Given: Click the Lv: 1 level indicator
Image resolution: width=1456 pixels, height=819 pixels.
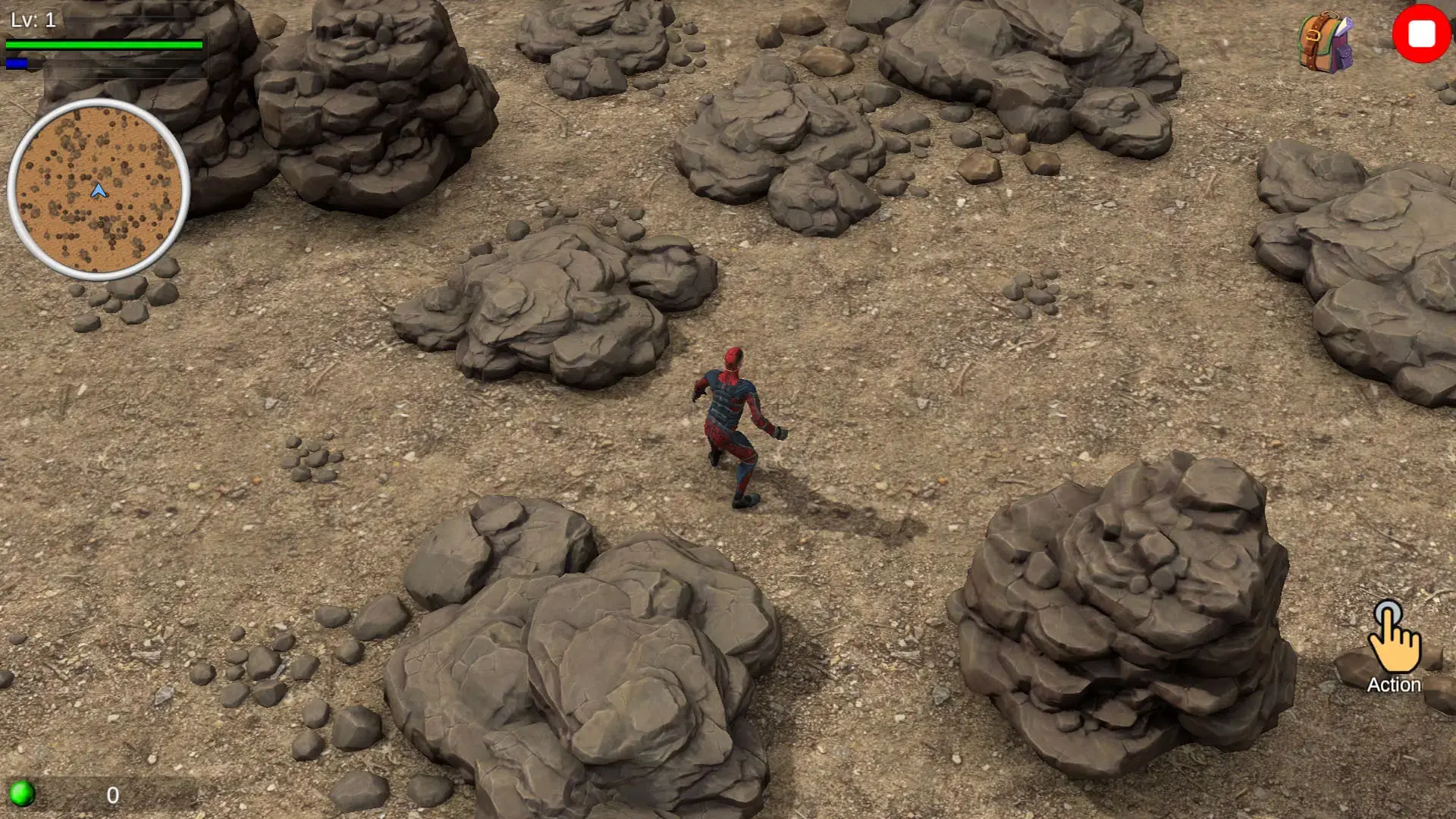Looking at the screenshot, I should coord(35,19).
